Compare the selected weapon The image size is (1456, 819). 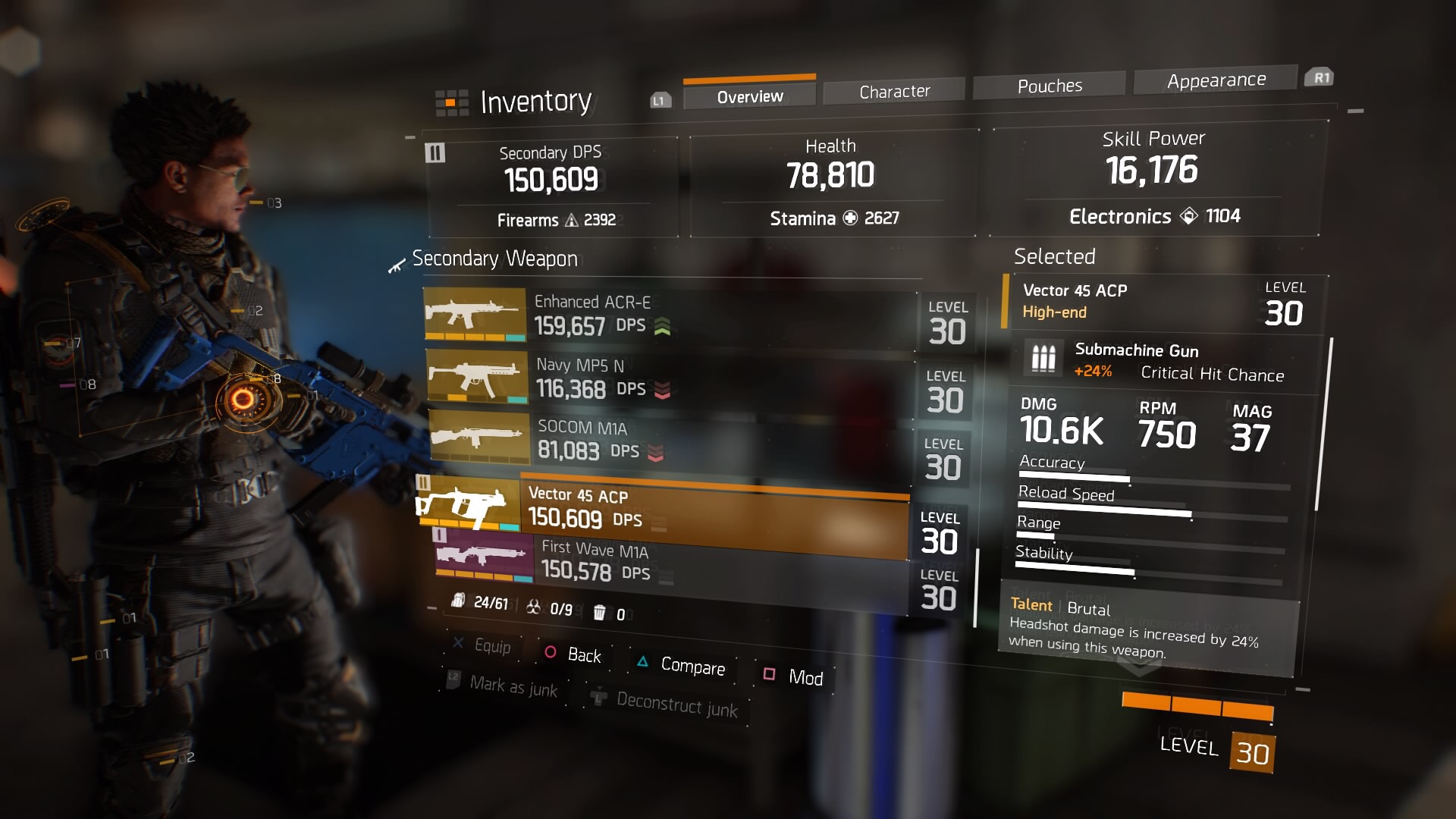[682, 665]
